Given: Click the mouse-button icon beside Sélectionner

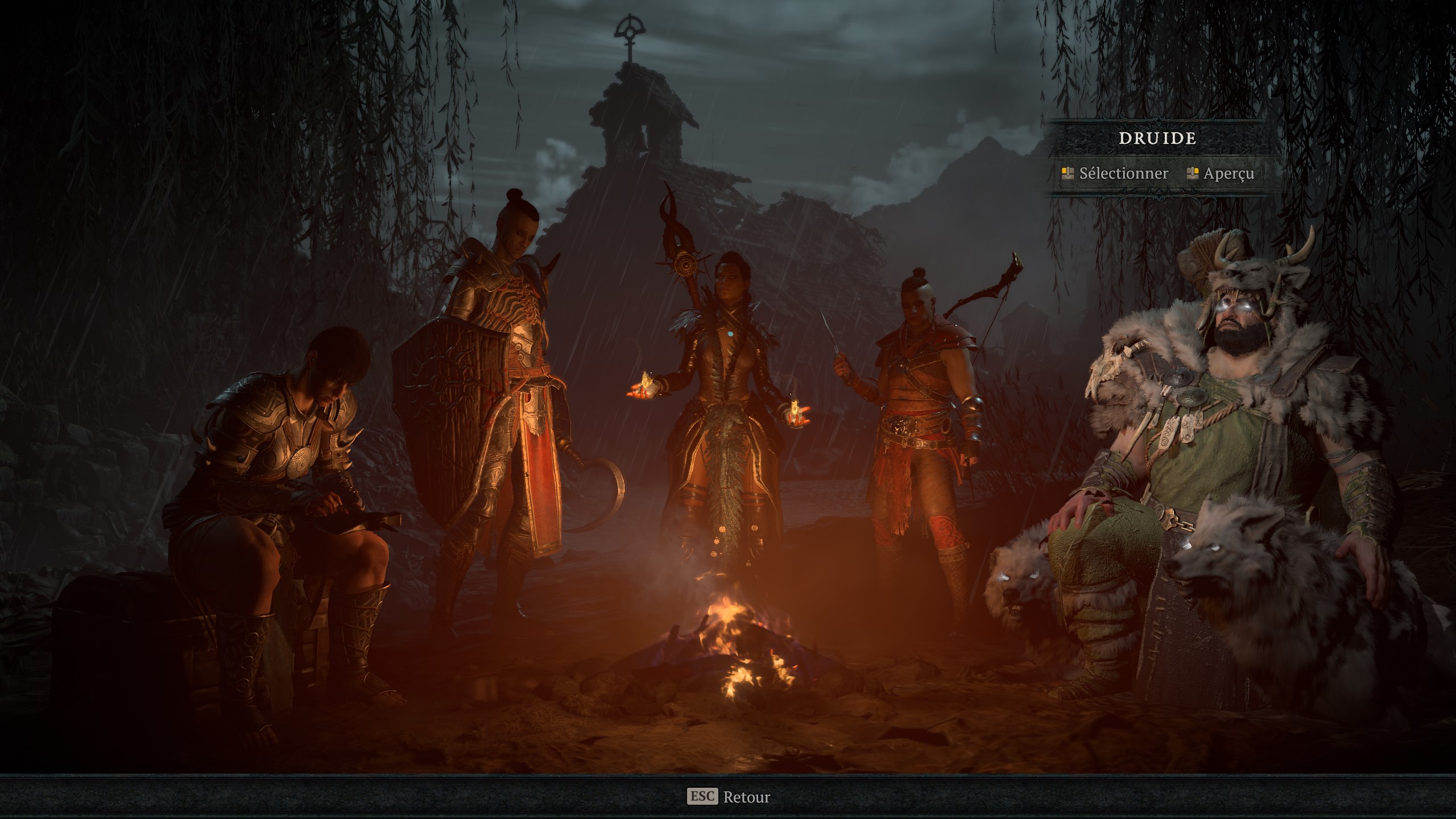Looking at the screenshot, I should (x=1069, y=175).
